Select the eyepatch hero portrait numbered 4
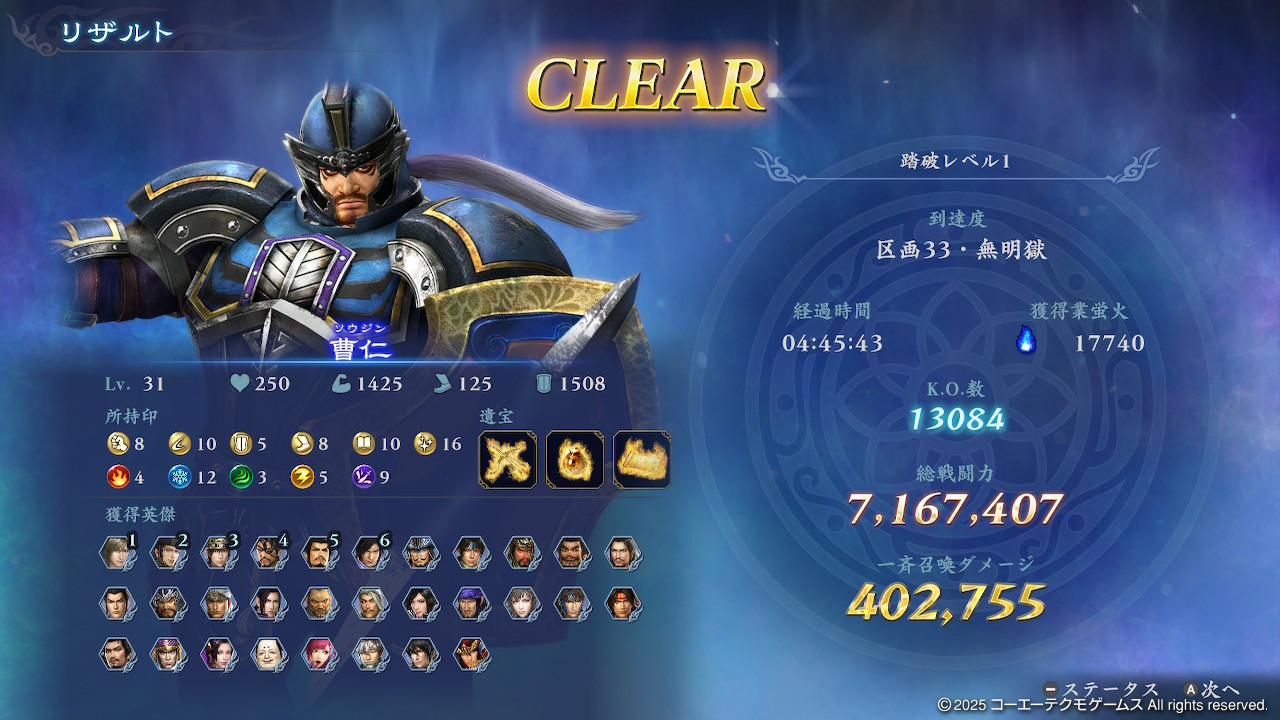 click(267, 553)
